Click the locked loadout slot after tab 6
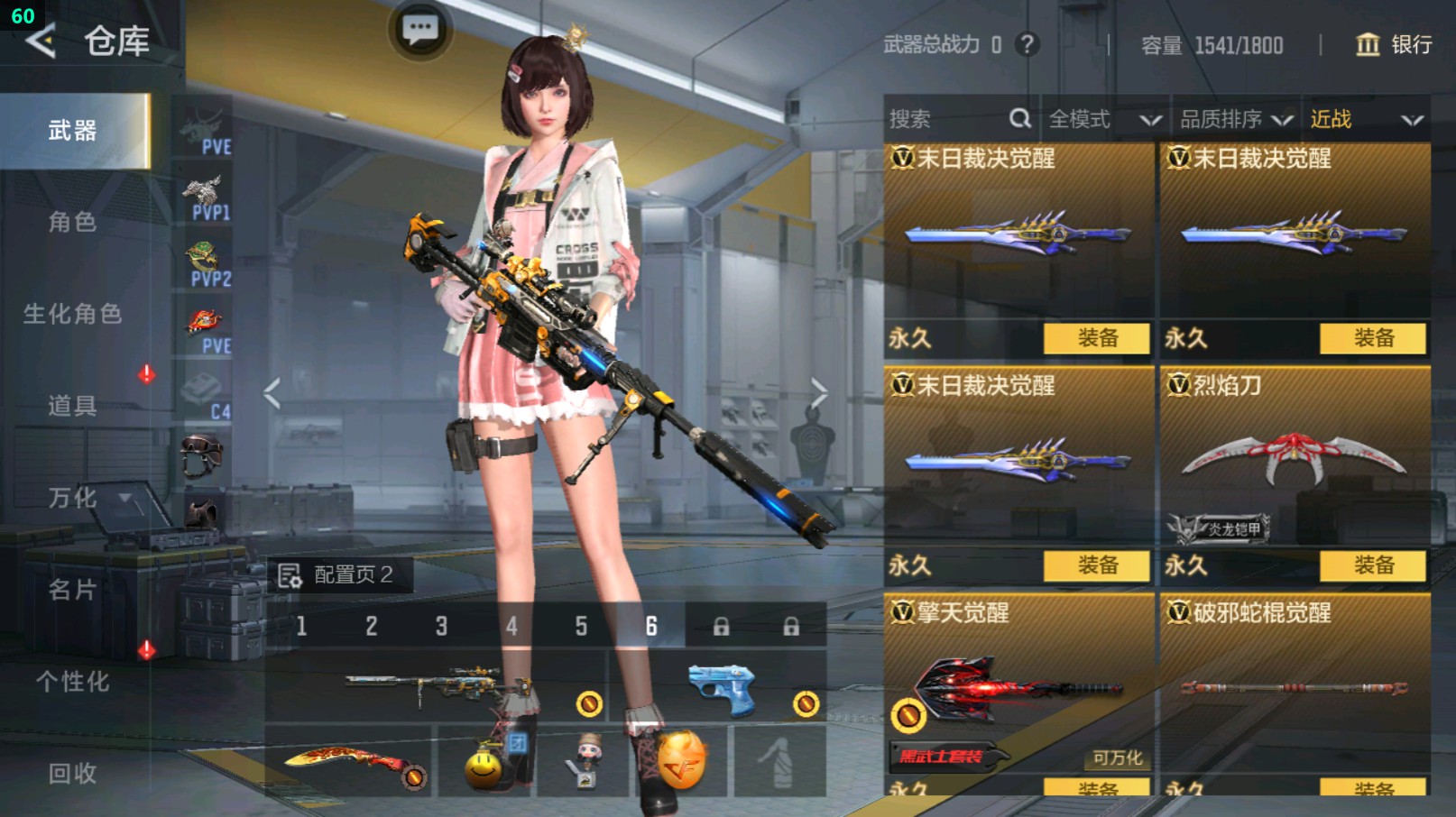This screenshot has width=1456, height=817. pyautogui.click(x=721, y=624)
